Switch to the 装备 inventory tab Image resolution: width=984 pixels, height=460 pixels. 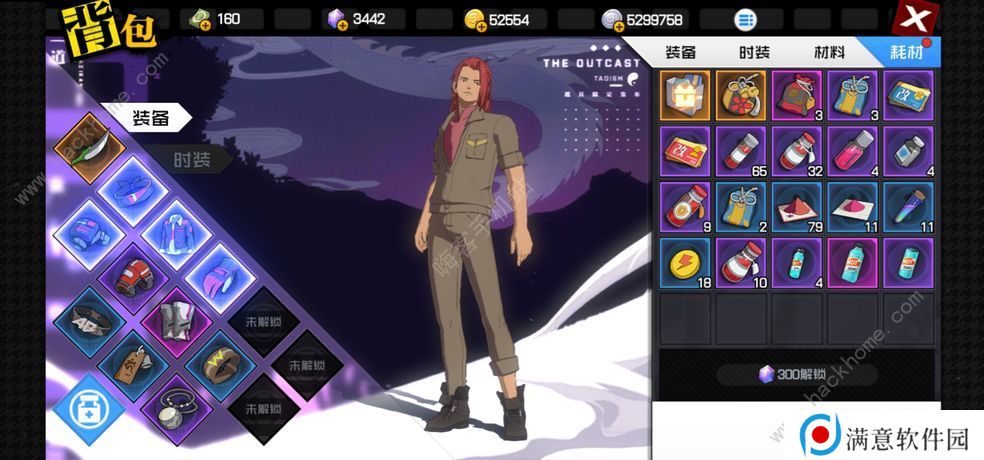click(x=681, y=53)
